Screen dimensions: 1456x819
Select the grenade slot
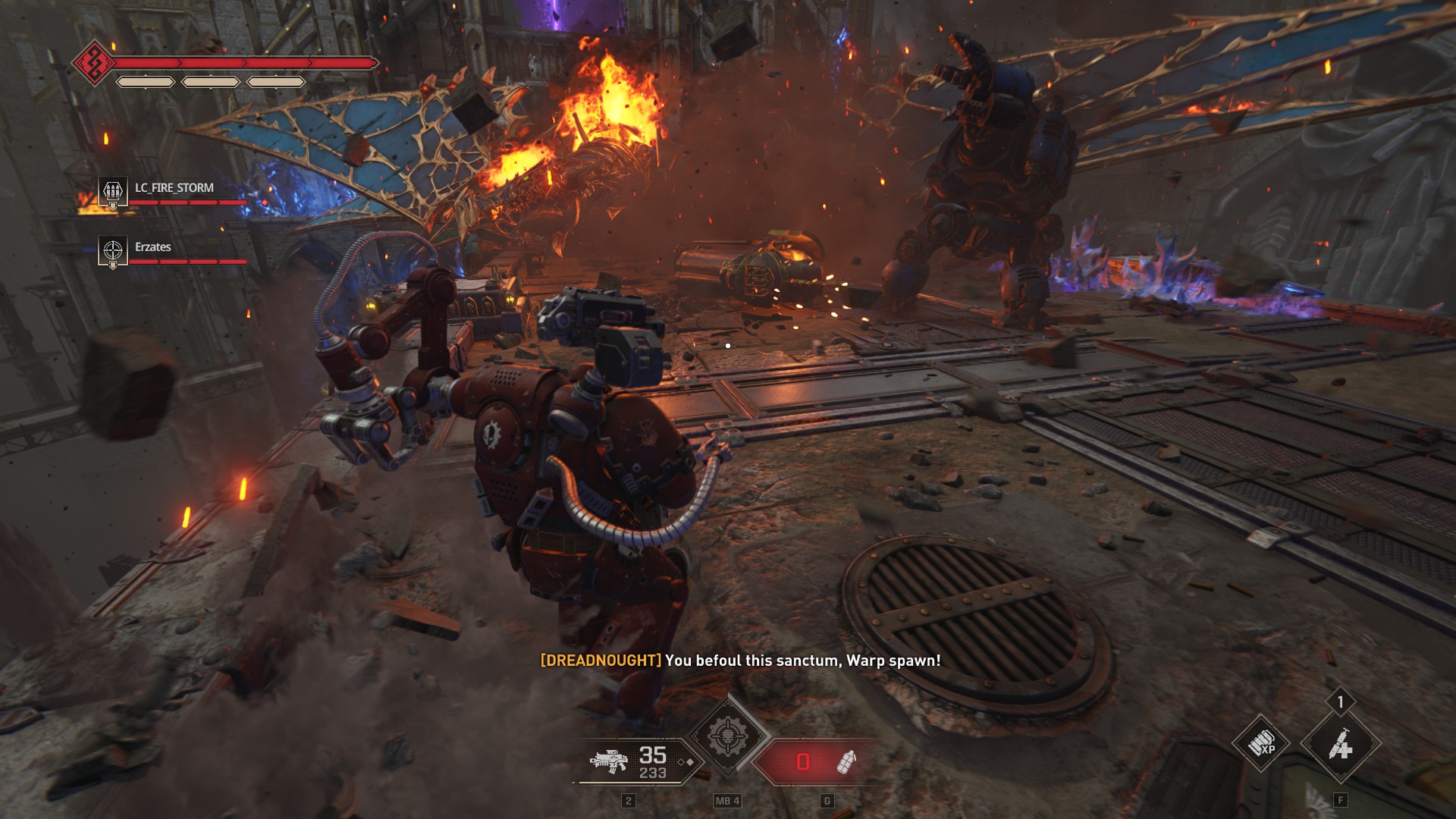846,761
